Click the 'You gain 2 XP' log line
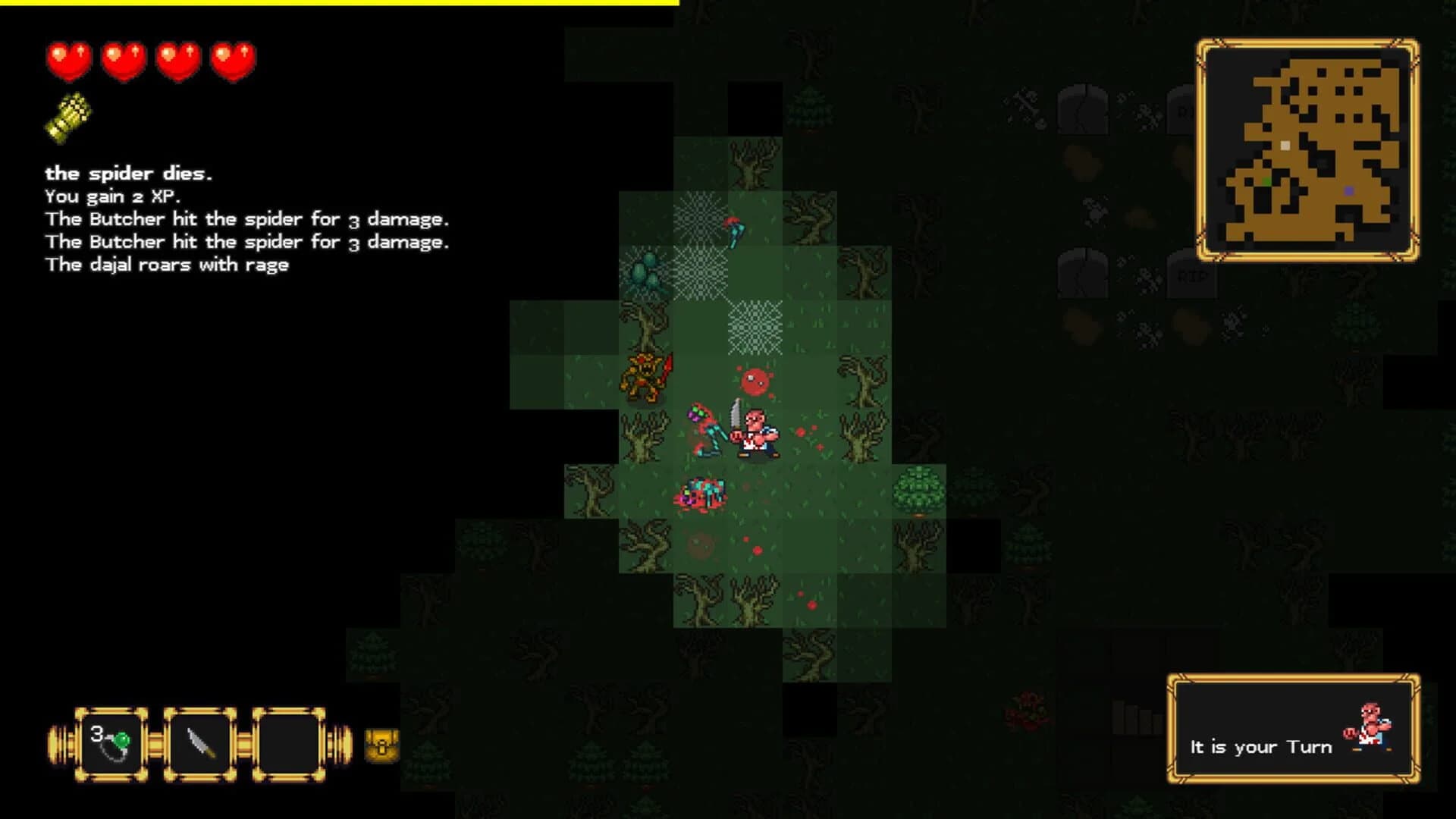The height and width of the screenshot is (819, 1456). click(114, 196)
